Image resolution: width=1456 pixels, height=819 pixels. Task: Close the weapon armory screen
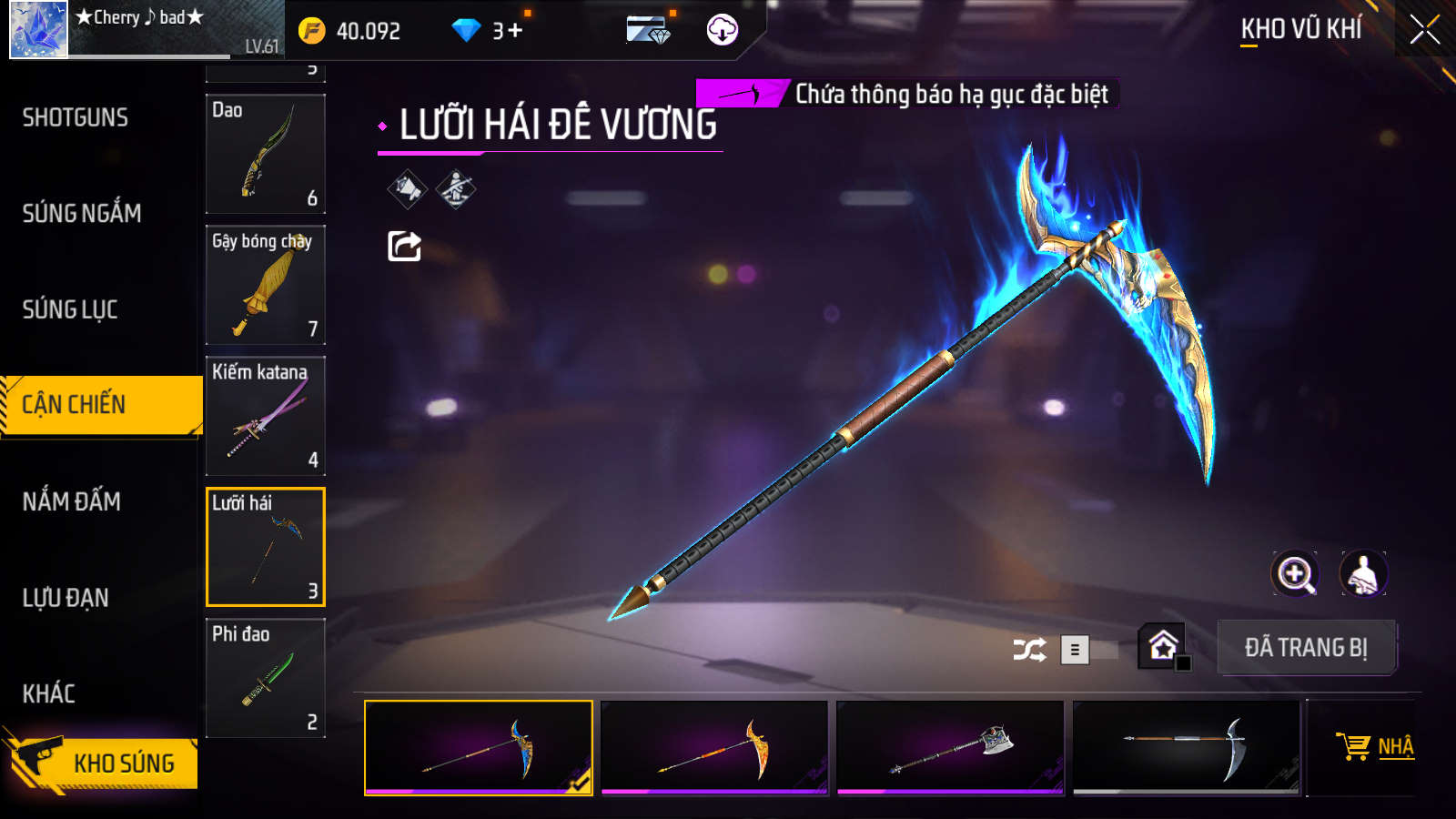1424,30
